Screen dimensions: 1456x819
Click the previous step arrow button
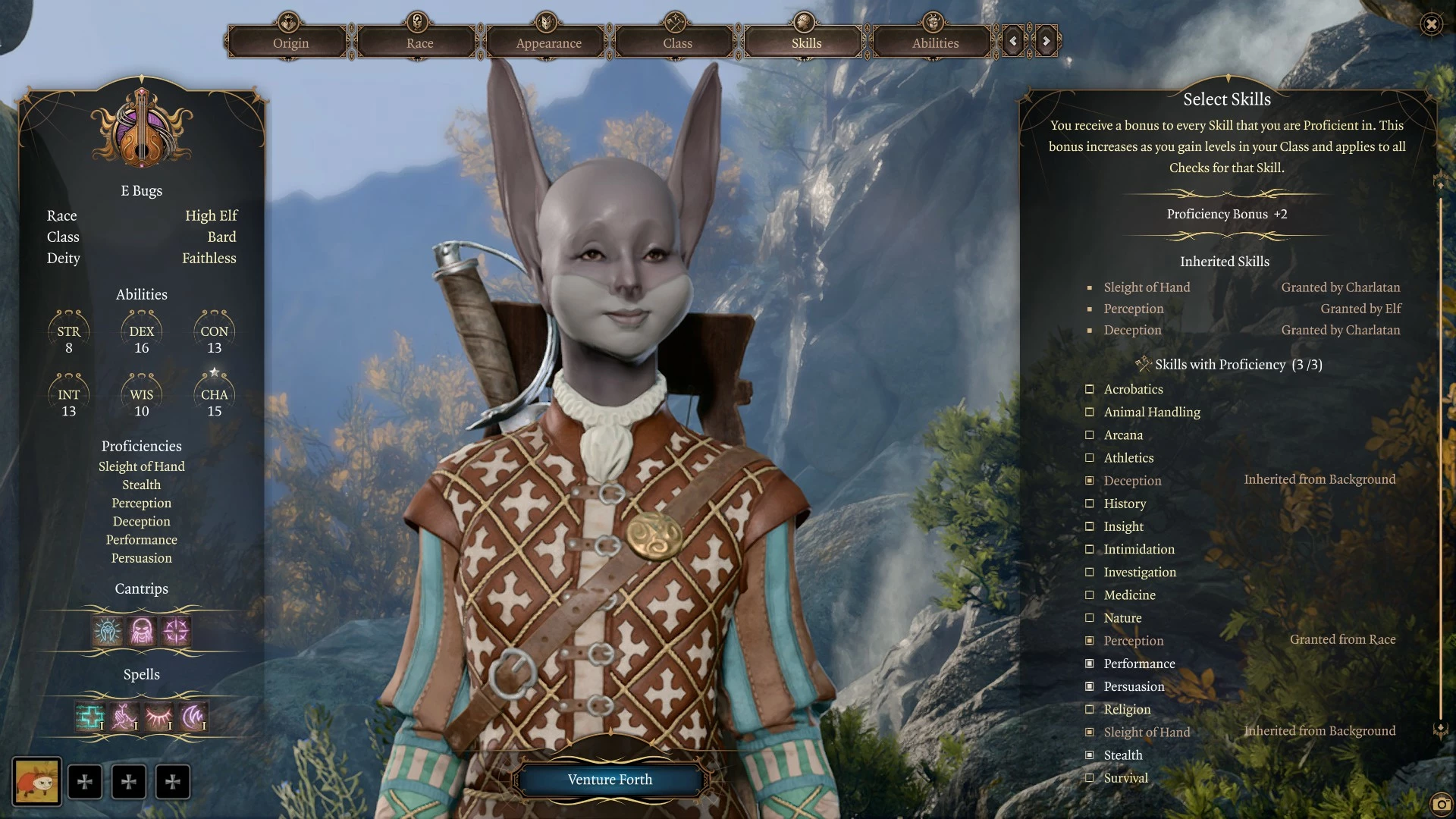pyautogui.click(x=1013, y=41)
